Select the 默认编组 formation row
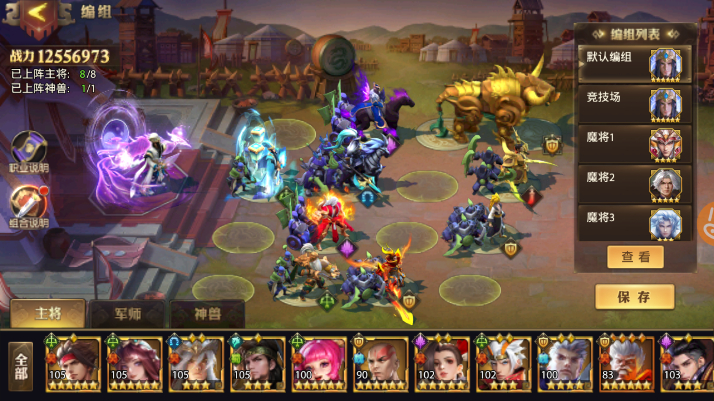 click(634, 65)
